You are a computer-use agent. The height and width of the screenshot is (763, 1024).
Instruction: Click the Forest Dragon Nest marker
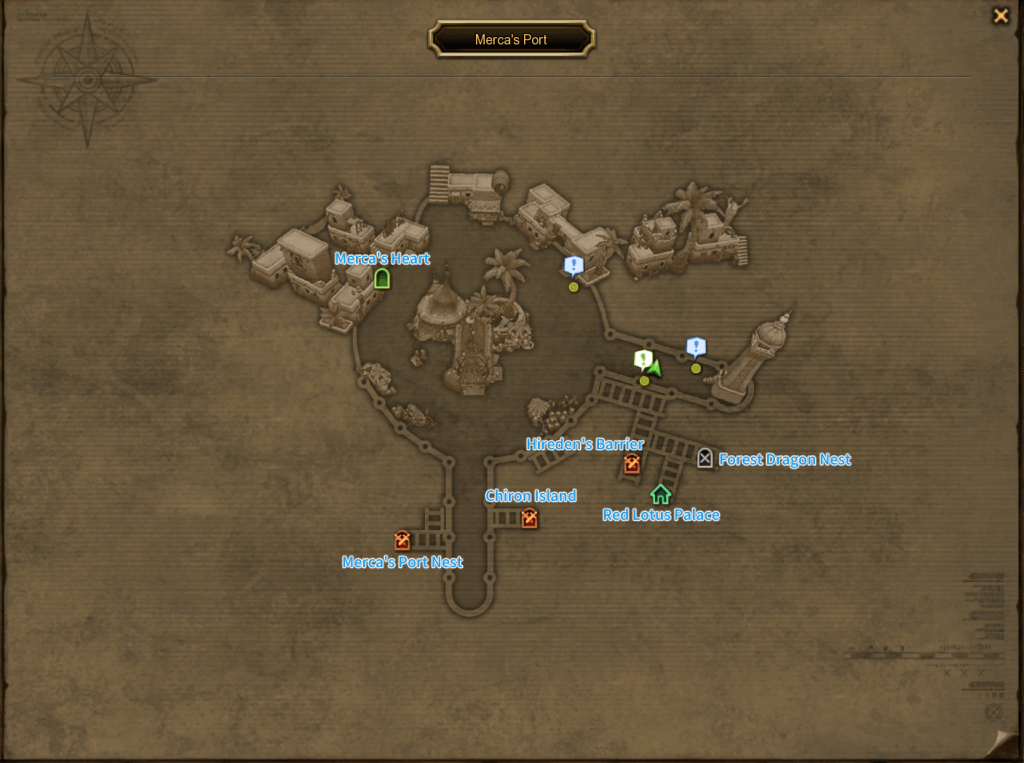point(705,458)
